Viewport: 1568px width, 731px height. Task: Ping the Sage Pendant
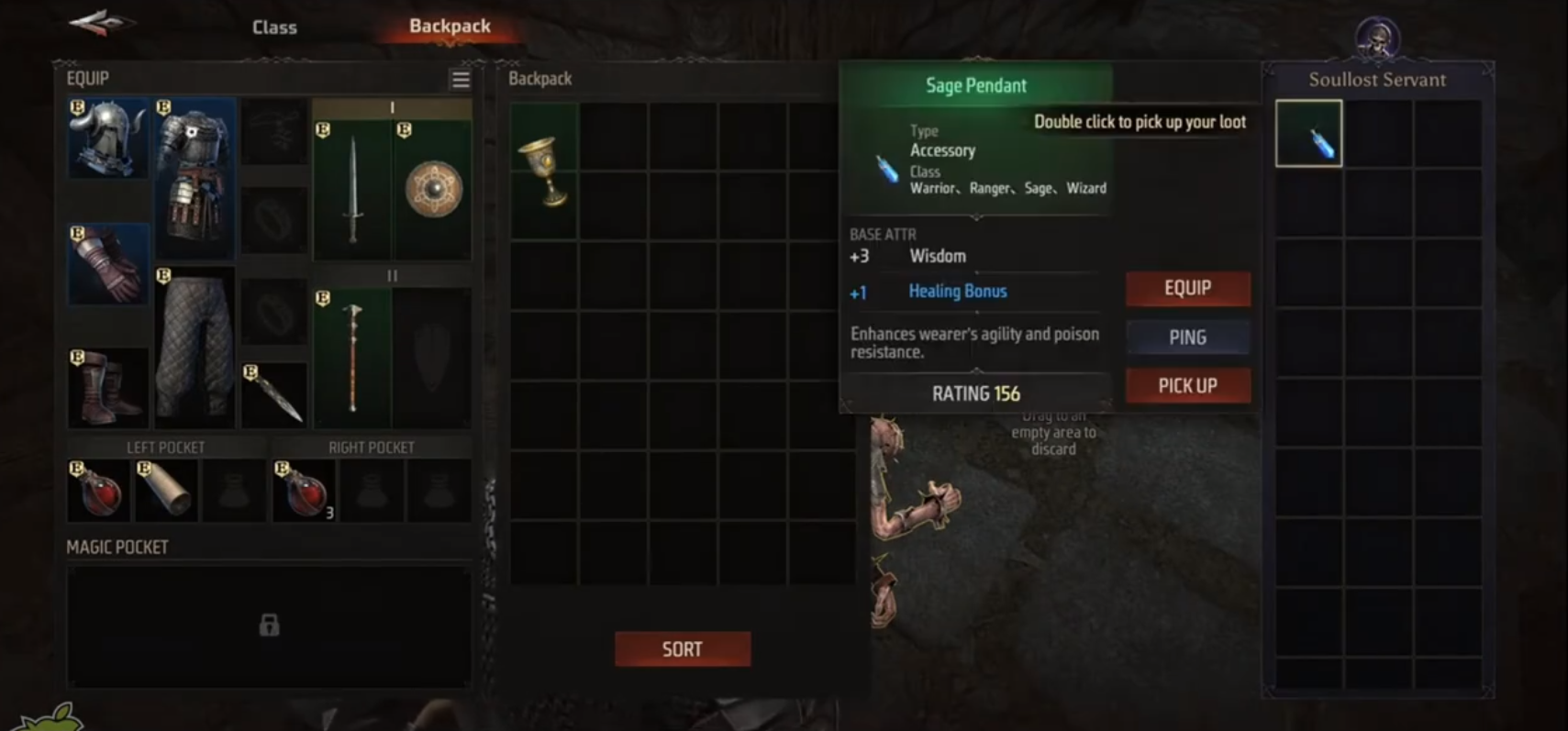pyautogui.click(x=1187, y=338)
